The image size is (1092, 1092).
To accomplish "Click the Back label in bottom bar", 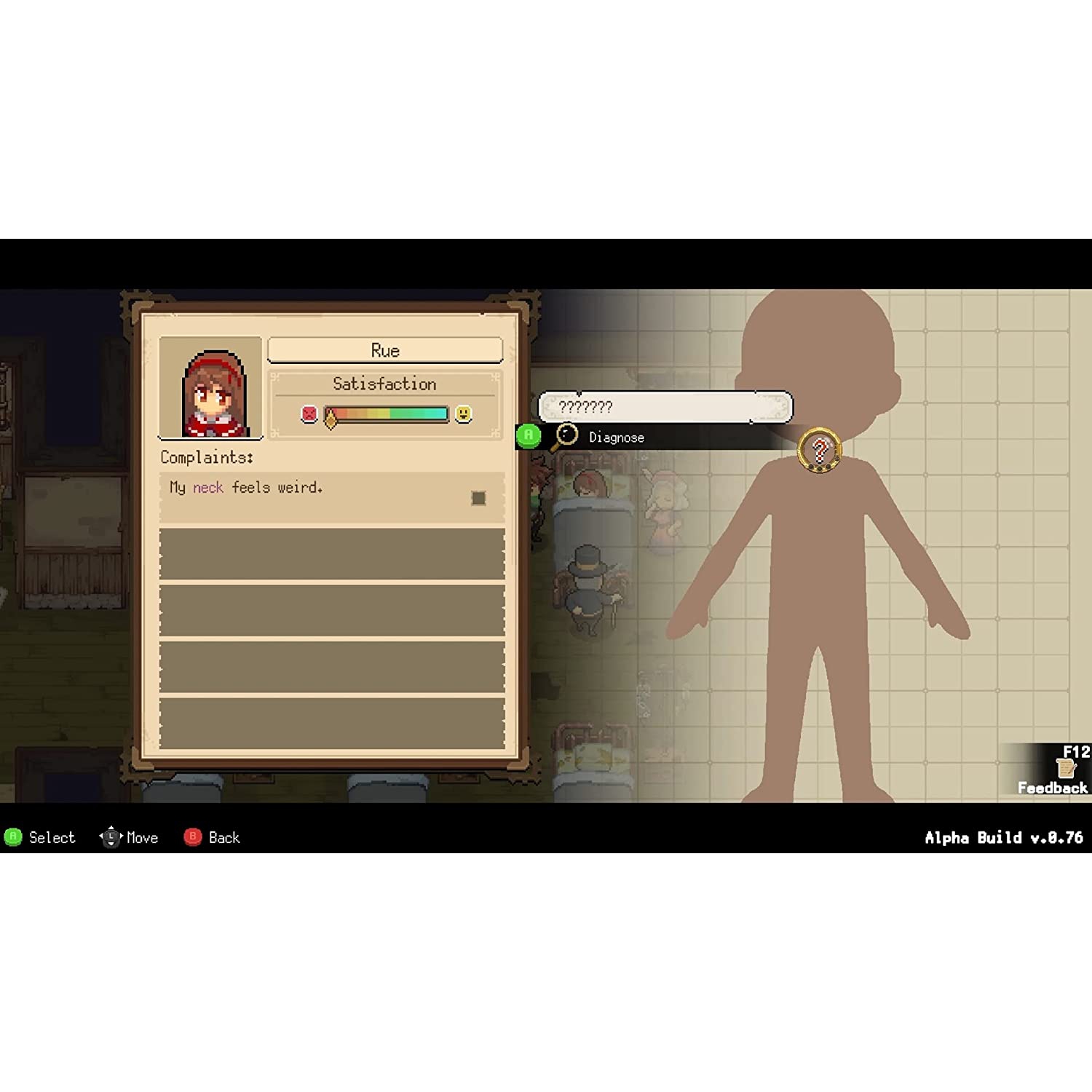I will (x=223, y=838).
